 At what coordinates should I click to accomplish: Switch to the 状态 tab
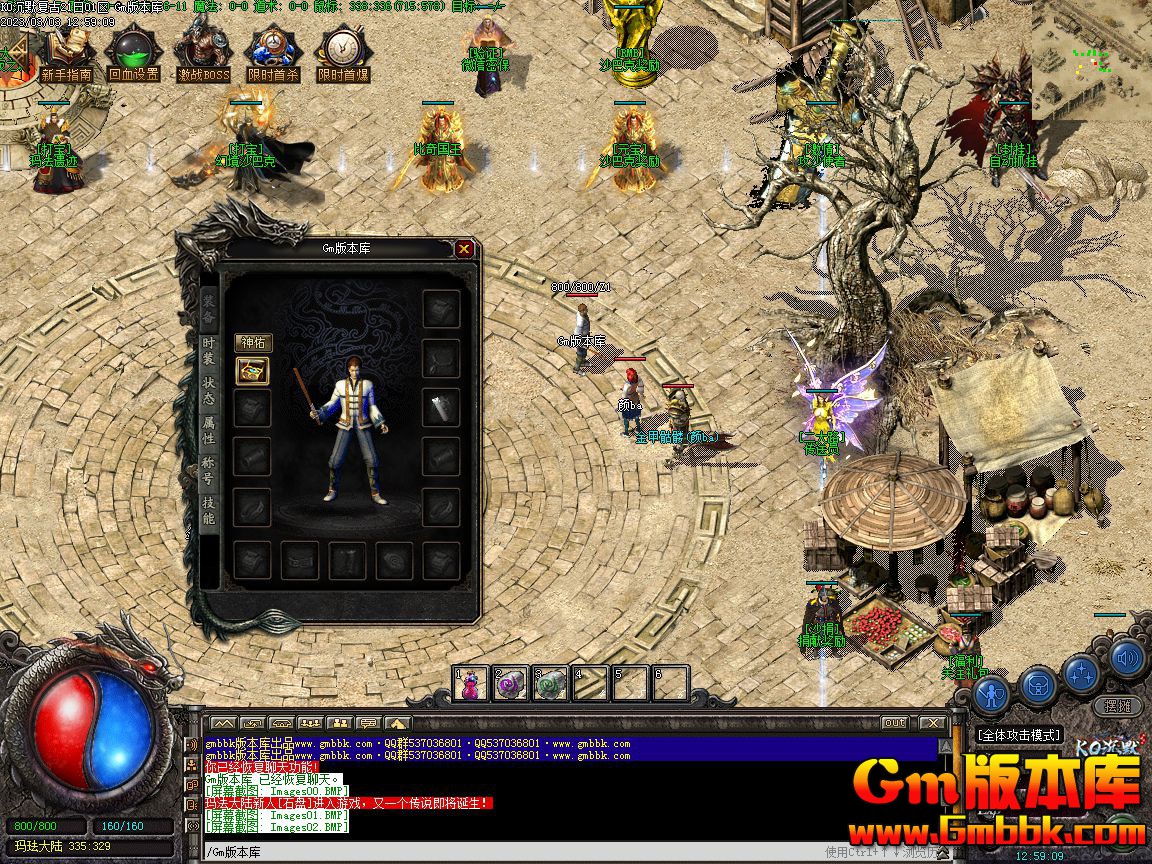(209, 390)
